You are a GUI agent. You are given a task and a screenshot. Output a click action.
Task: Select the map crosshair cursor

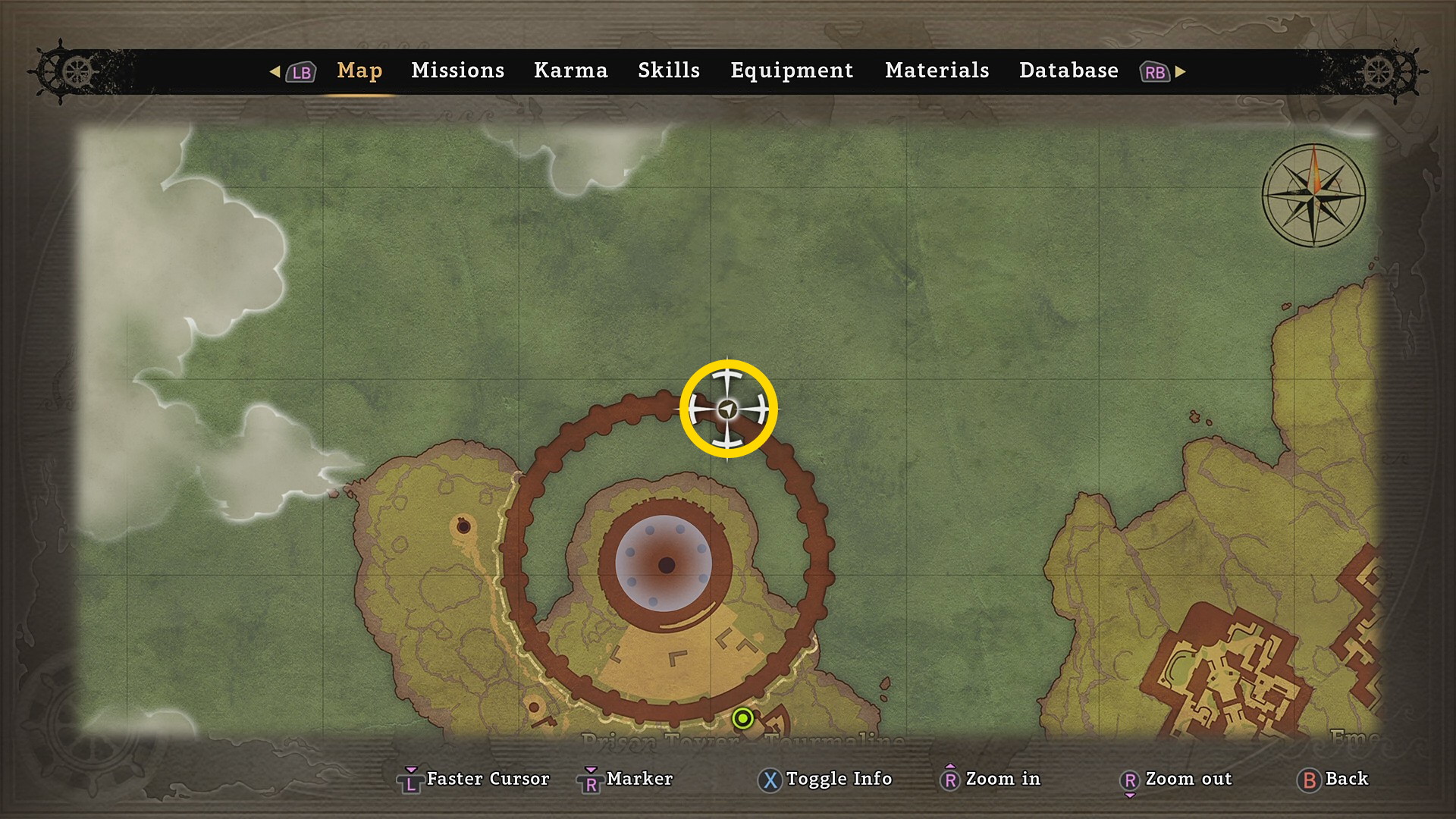coord(728,409)
